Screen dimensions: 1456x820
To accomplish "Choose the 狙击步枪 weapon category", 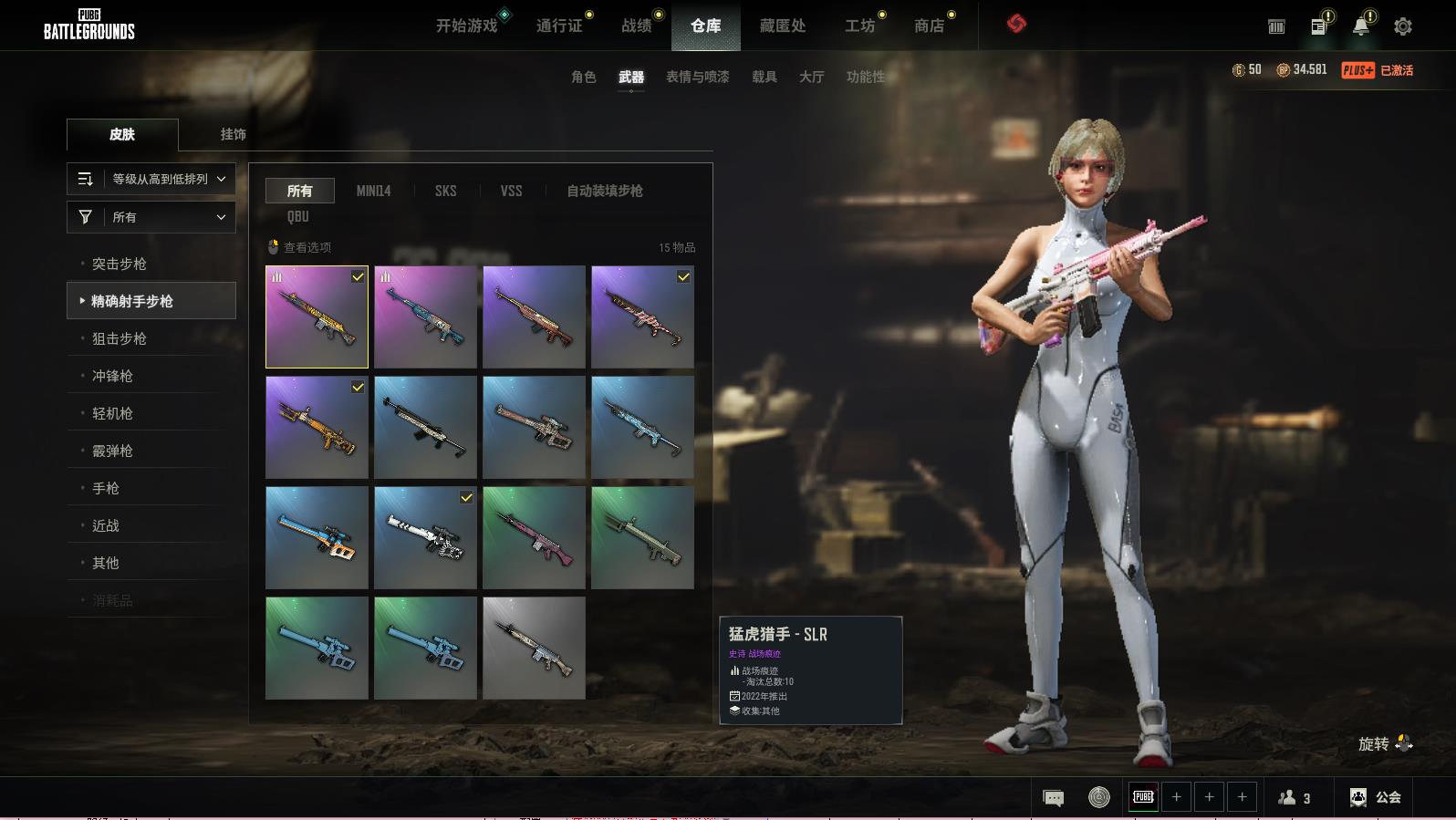I will point(120,338).
